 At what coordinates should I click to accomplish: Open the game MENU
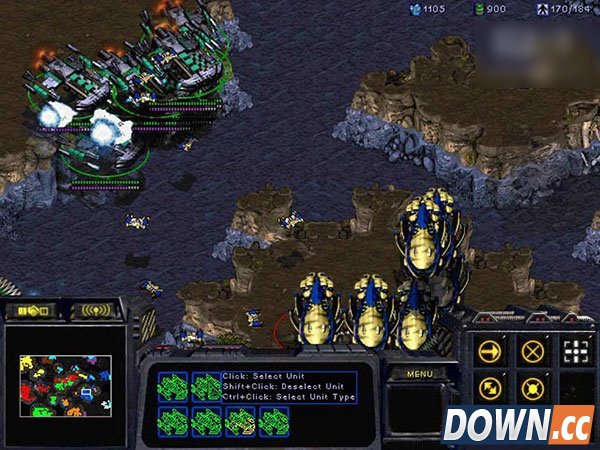(x=418, y=373)
